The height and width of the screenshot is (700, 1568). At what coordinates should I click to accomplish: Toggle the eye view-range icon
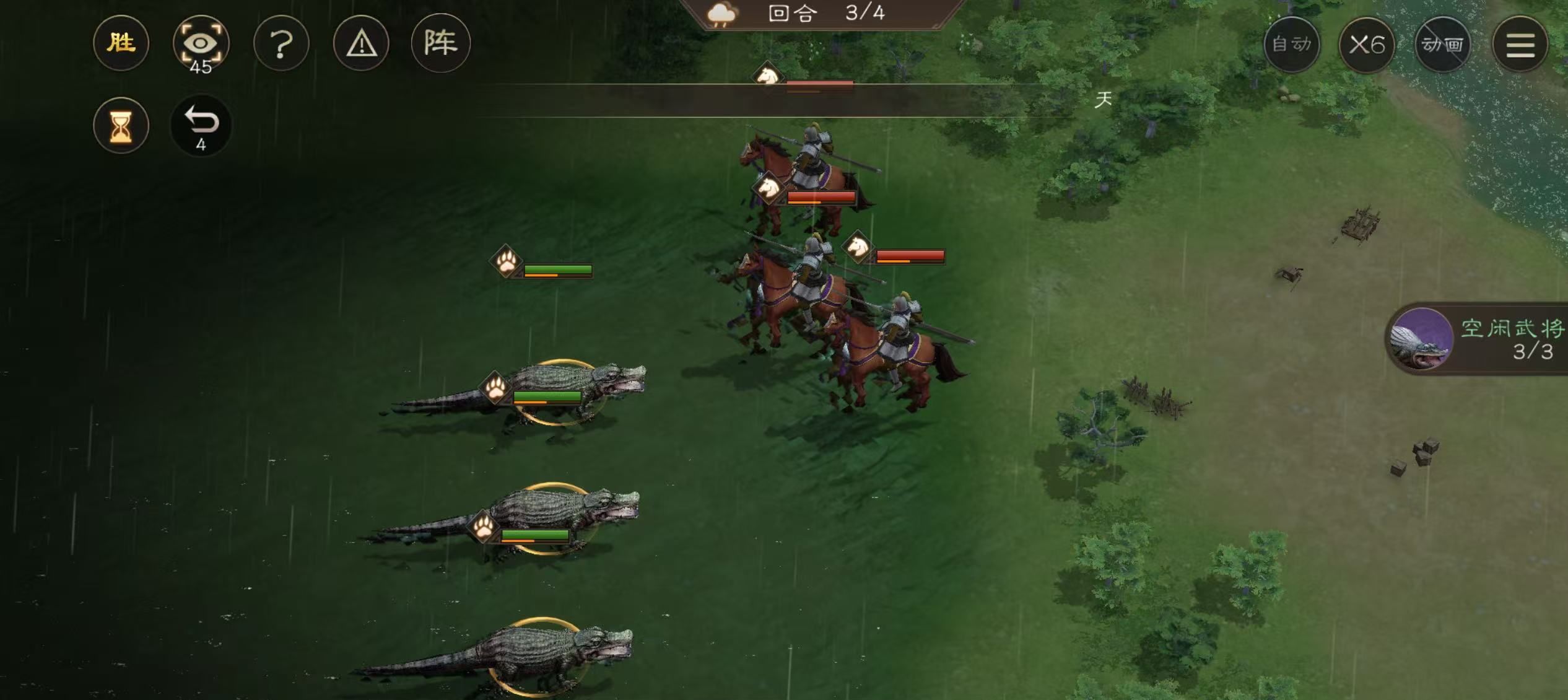click(x=201, y=43)
